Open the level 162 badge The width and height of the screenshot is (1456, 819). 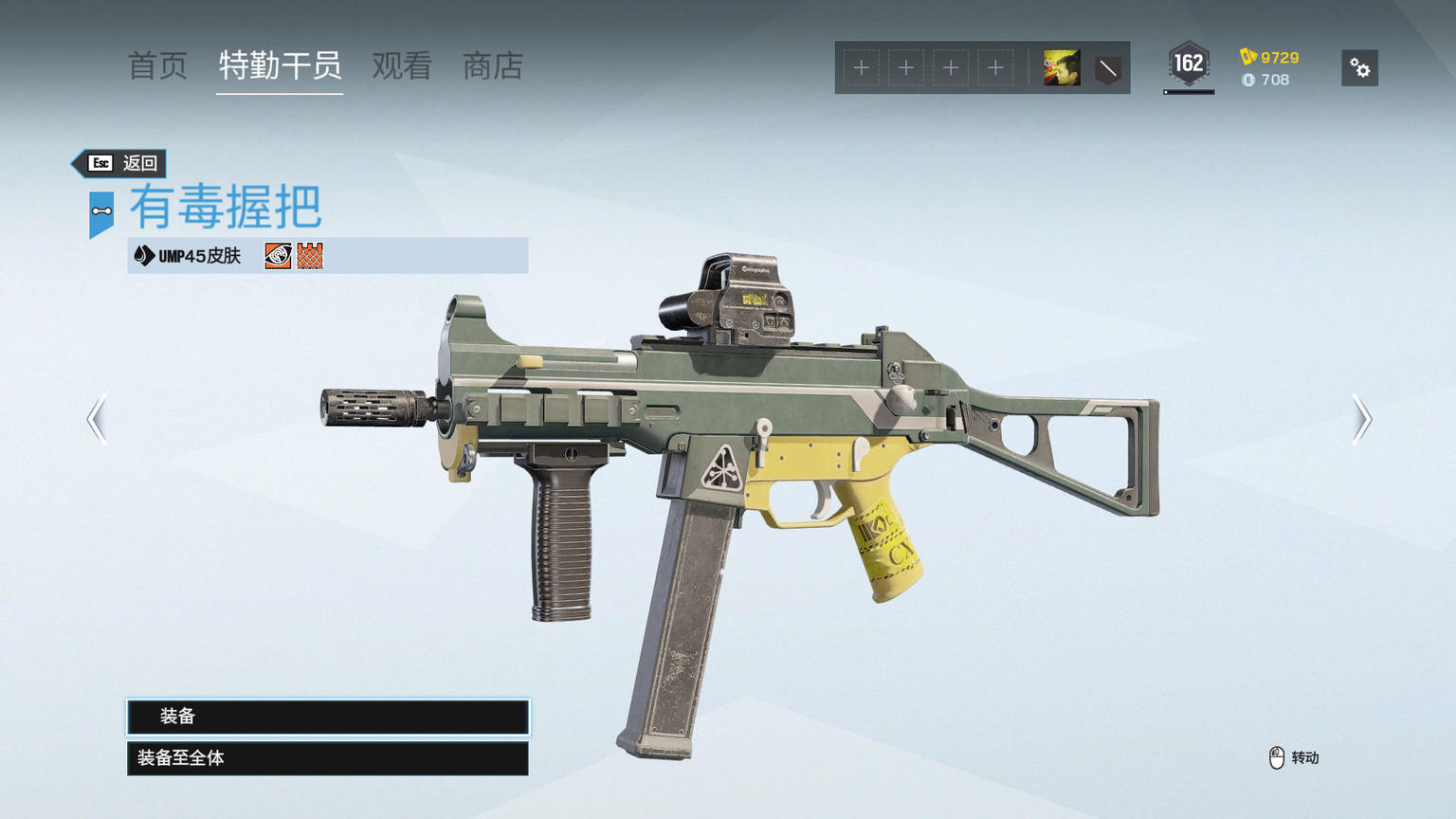pos(1188,64)
